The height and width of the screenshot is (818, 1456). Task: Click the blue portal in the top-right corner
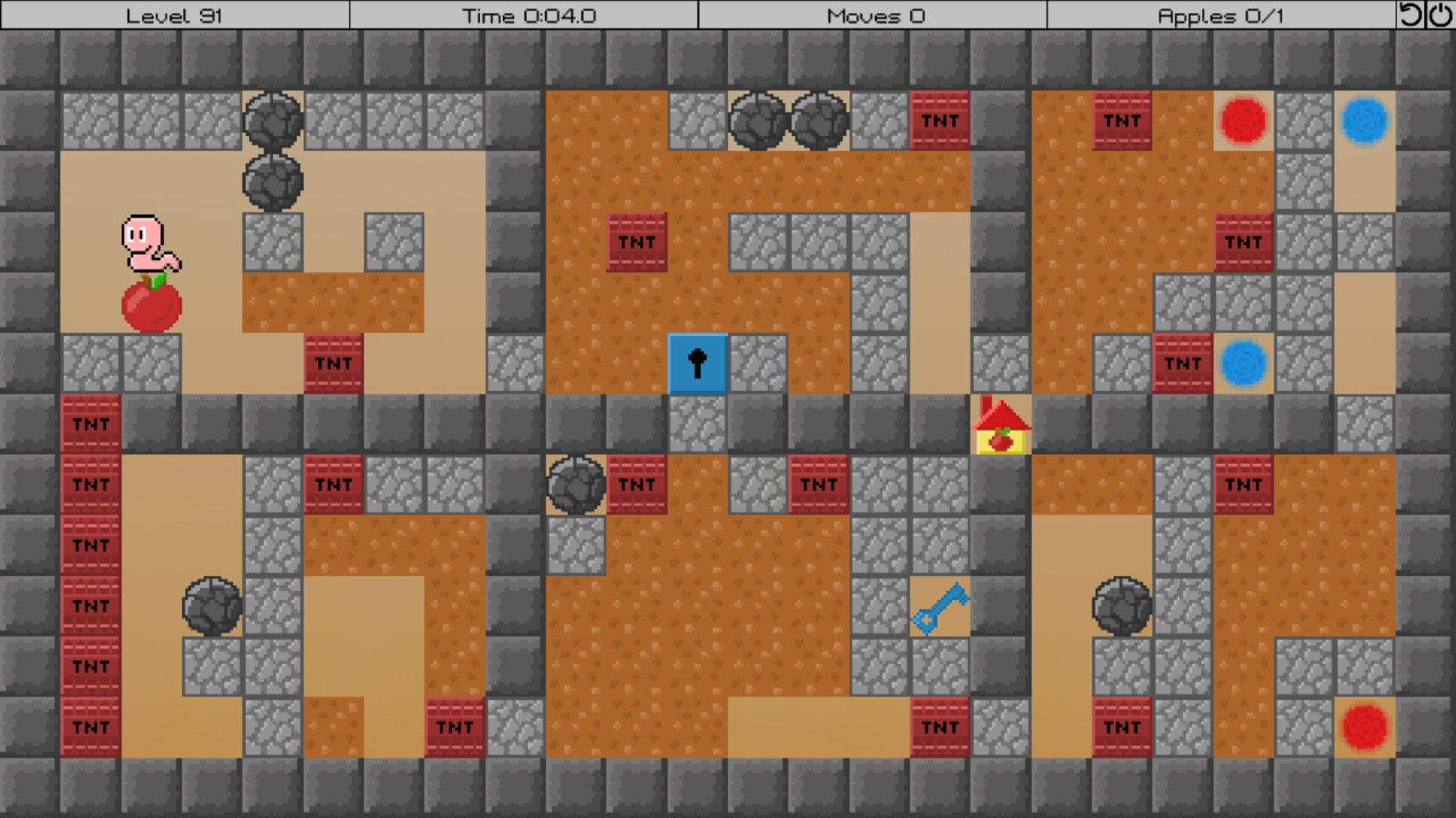pyautogui.click(x=1366, y=121)
